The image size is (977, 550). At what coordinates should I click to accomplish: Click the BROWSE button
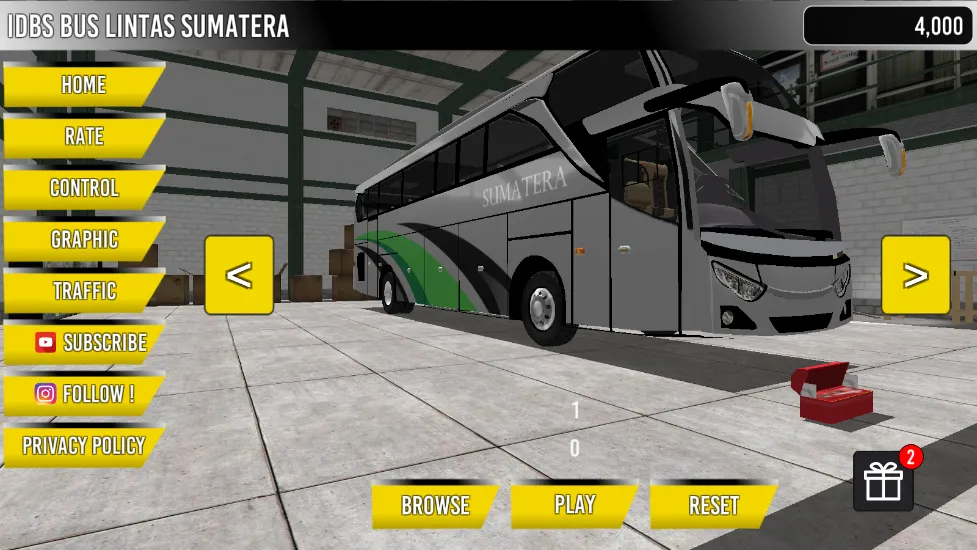pos(435,506)
